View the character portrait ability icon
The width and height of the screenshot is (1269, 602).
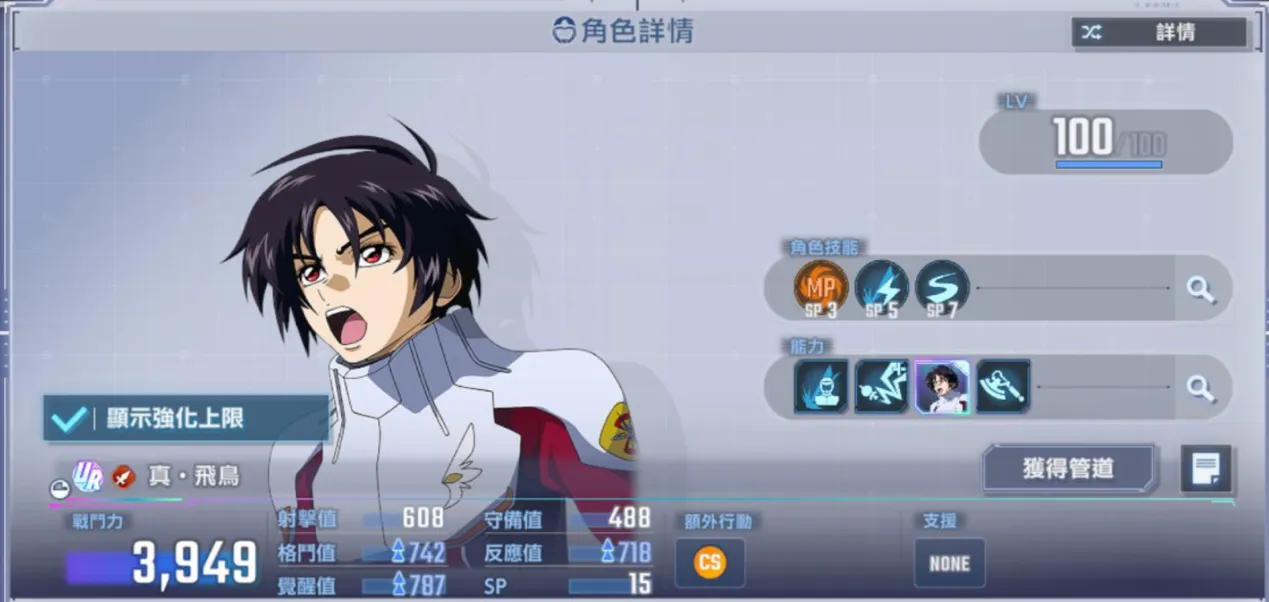[942, 386]
